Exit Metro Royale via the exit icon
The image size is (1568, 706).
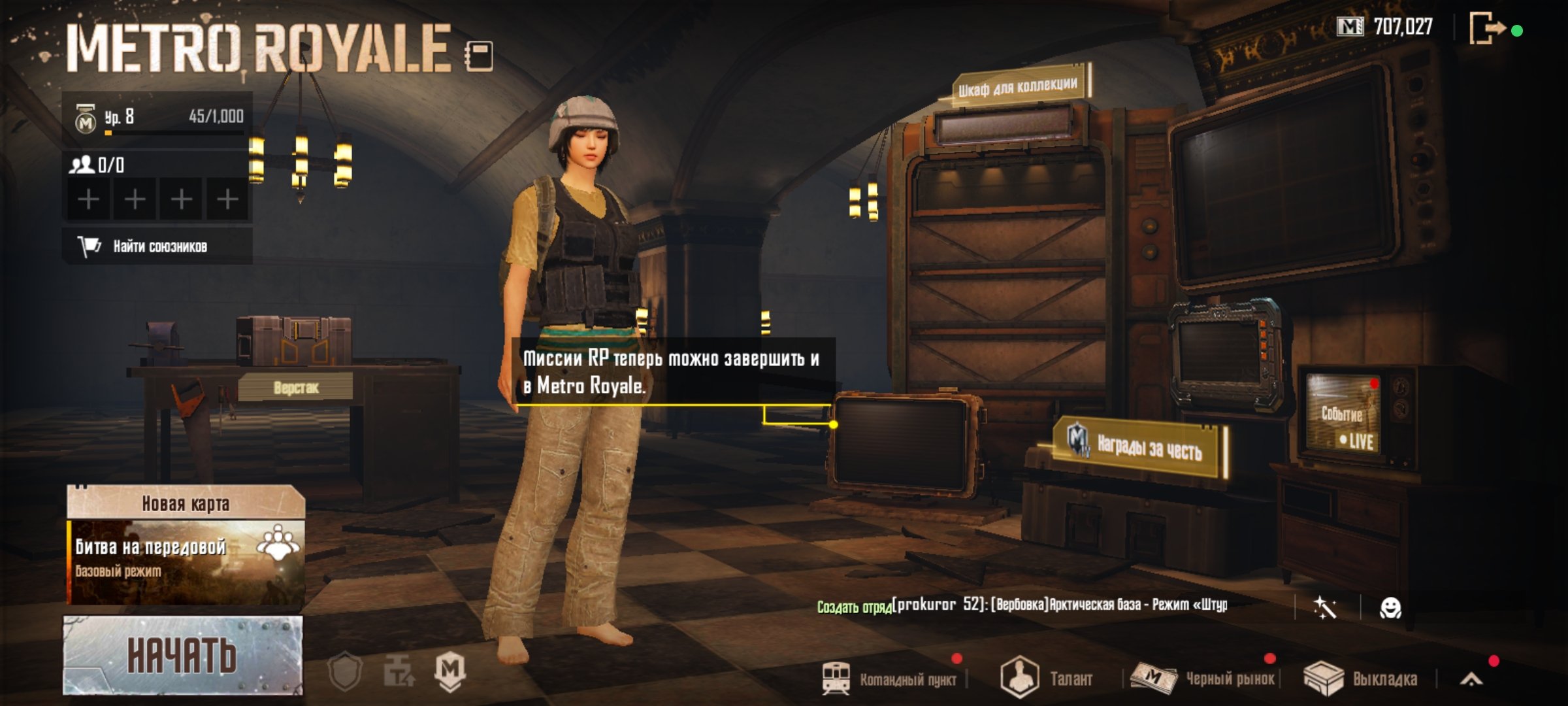[1488, 29]
